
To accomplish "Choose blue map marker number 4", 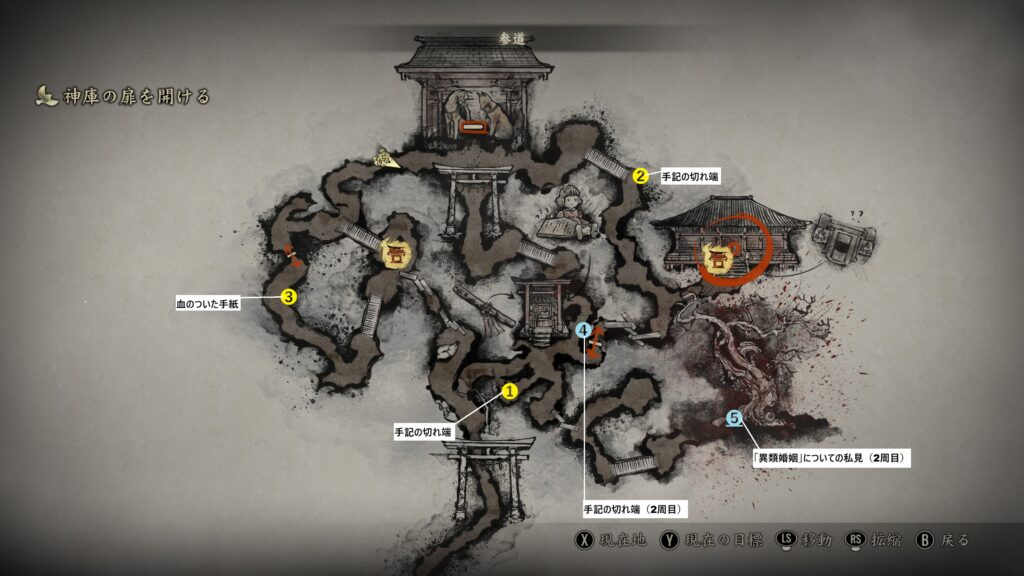I will (x=584, y=330).
